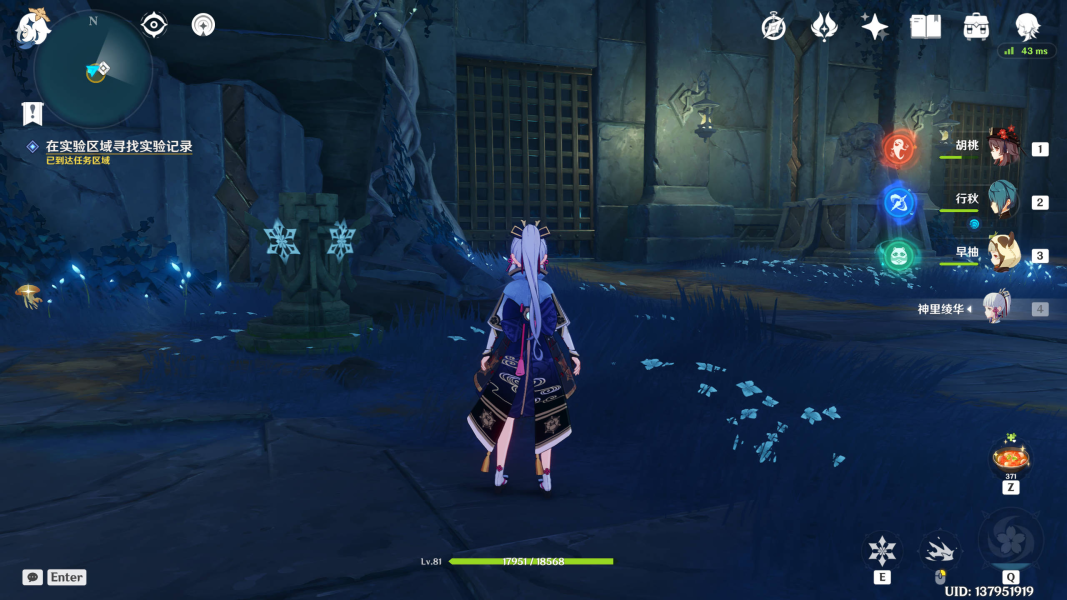
Task: Select the tracked quest objective text
Action: 118,147
